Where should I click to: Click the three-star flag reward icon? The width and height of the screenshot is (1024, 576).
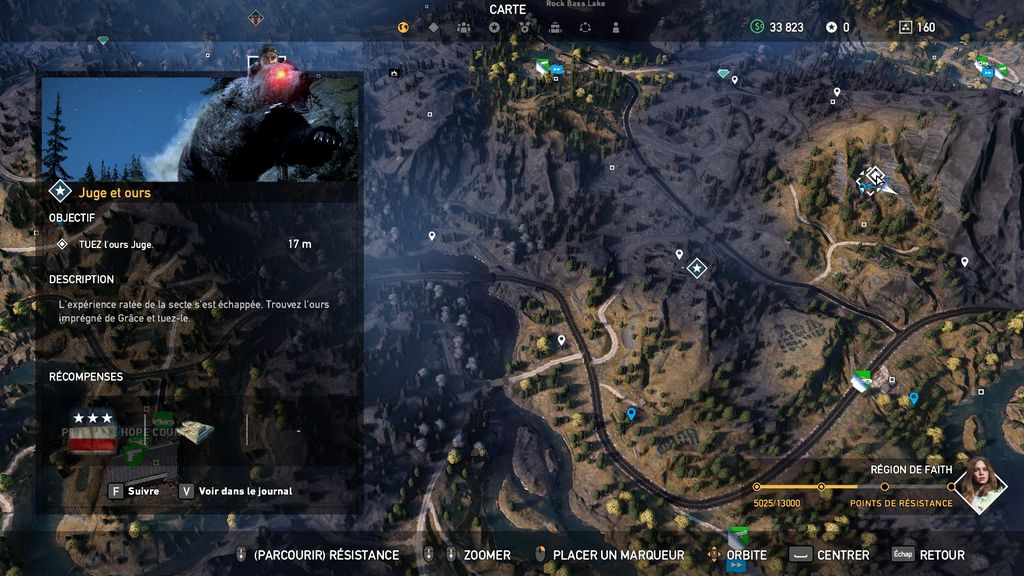pos(92,429)
